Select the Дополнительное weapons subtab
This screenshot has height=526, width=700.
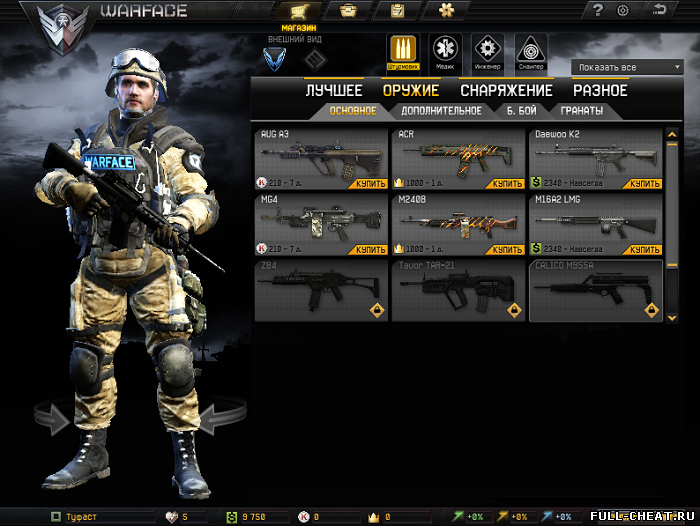pyautogui.click(x=441, y=111)
